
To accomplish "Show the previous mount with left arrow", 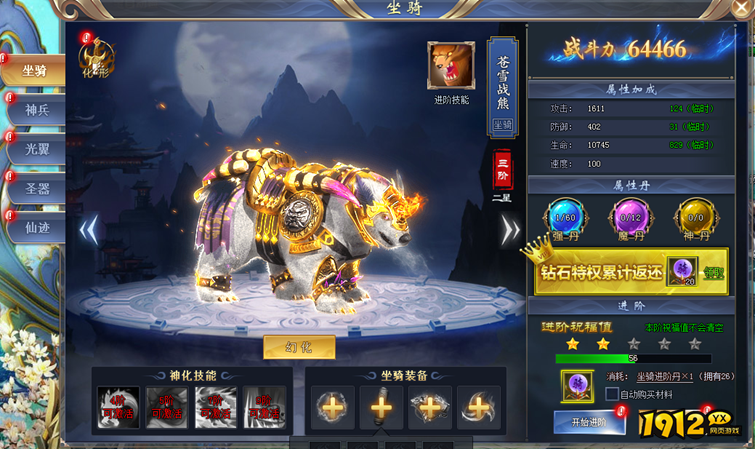I will pos(88,231).
